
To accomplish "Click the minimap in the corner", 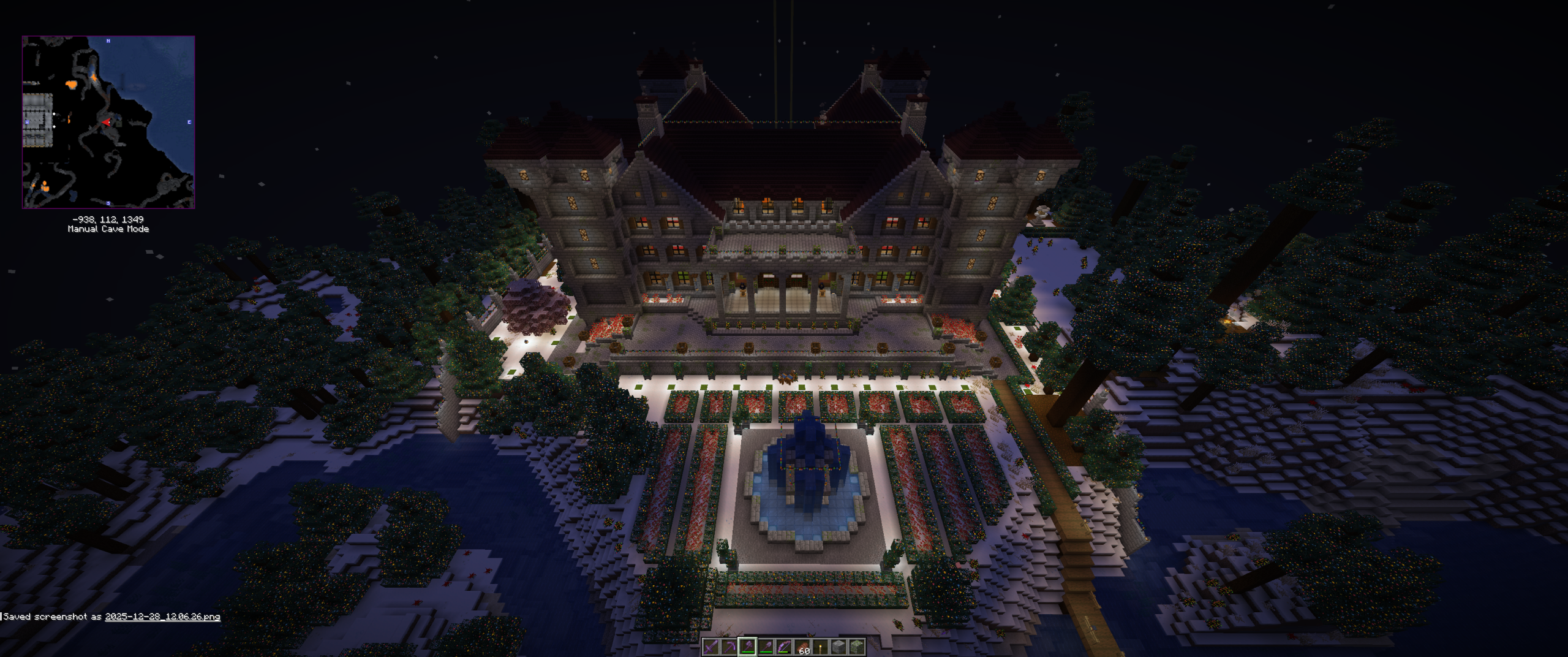I will coord(108,122).
